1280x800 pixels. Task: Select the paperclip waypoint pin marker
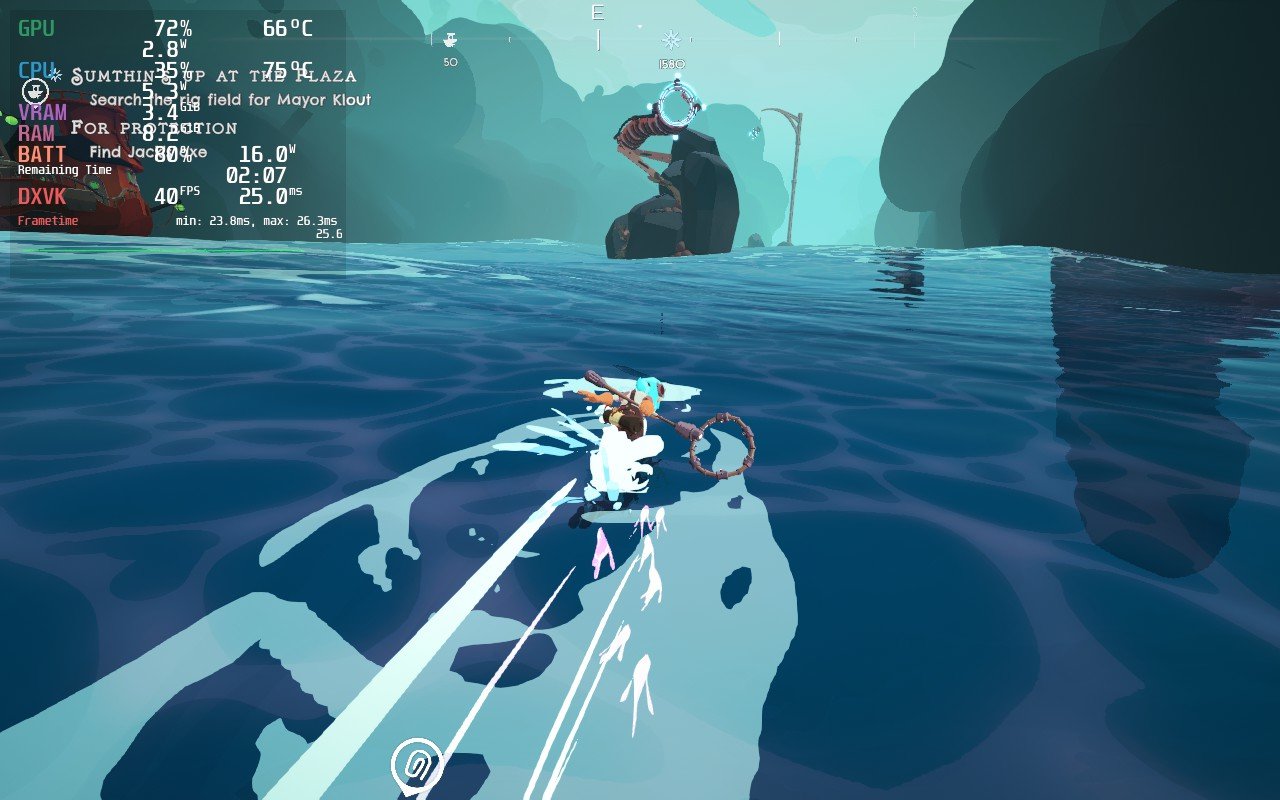pyautogui.click(x=416, y=766)
